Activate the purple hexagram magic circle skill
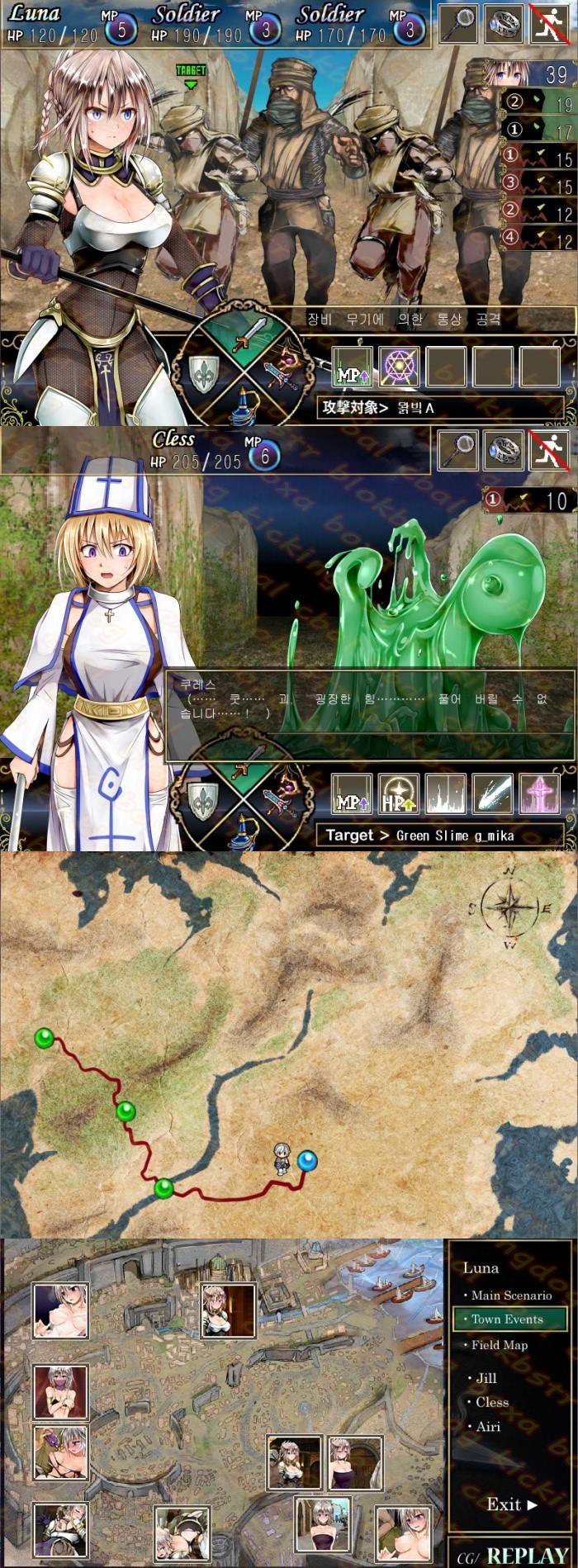 pos(400,367)
